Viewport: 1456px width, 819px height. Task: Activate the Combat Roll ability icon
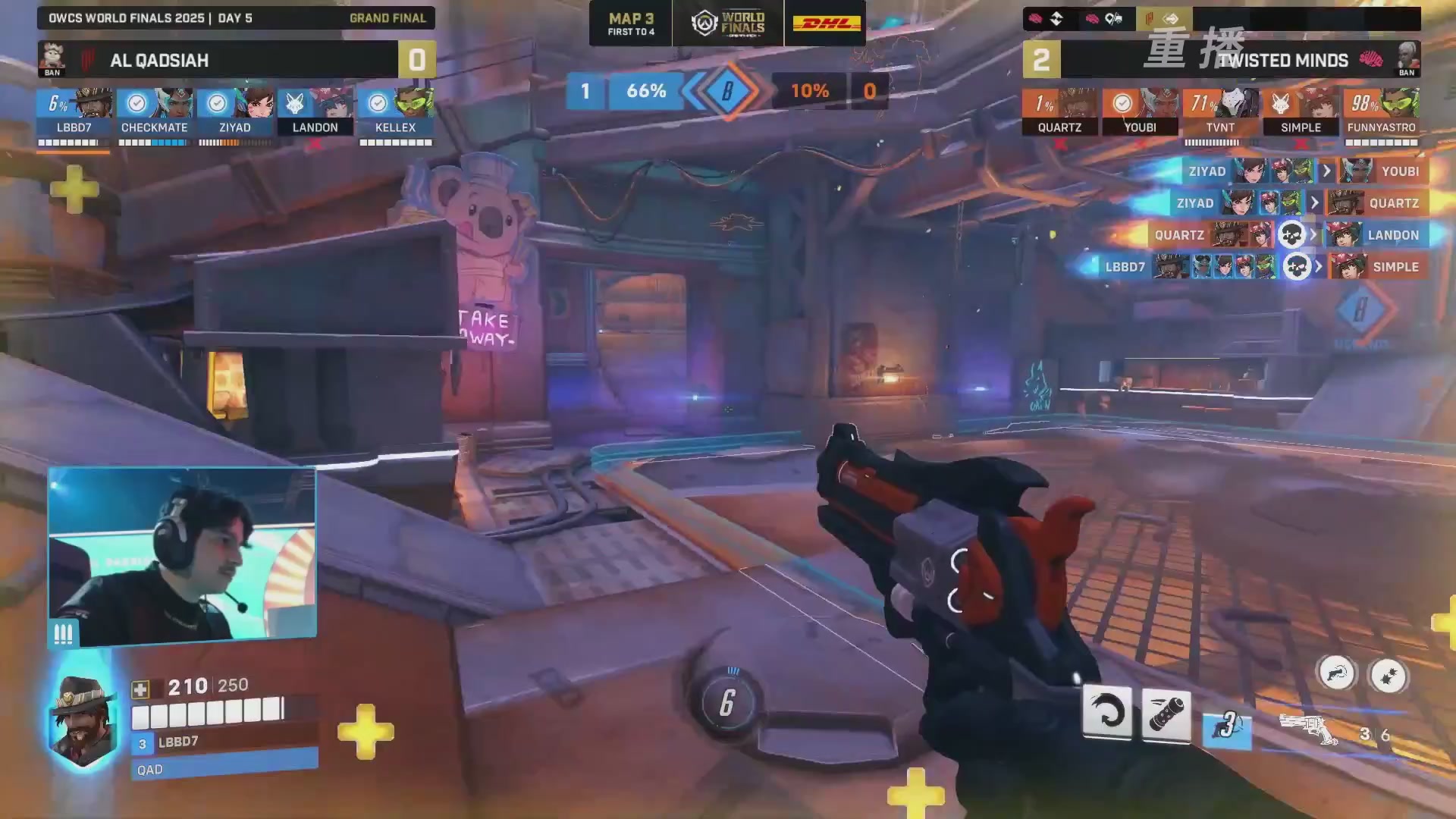pos(1107,712)
